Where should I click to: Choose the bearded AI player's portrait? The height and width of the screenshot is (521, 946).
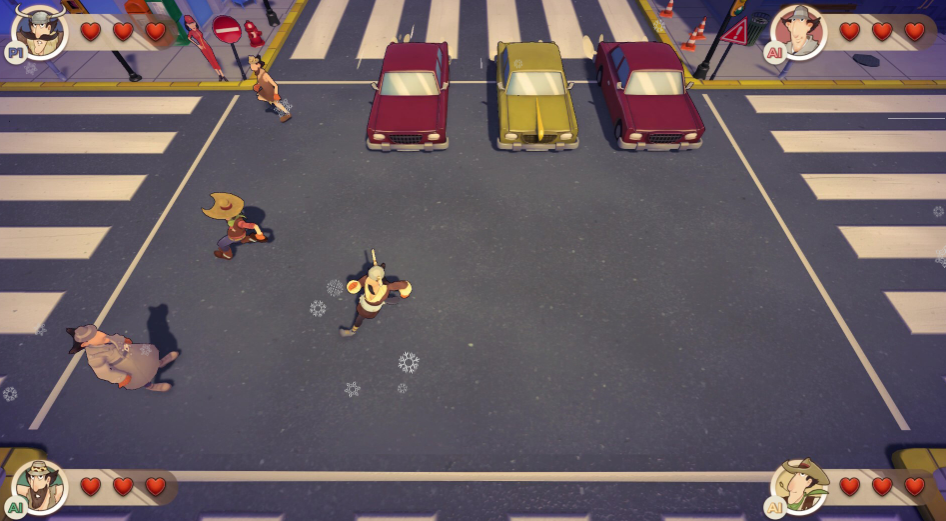click(40, 486)
